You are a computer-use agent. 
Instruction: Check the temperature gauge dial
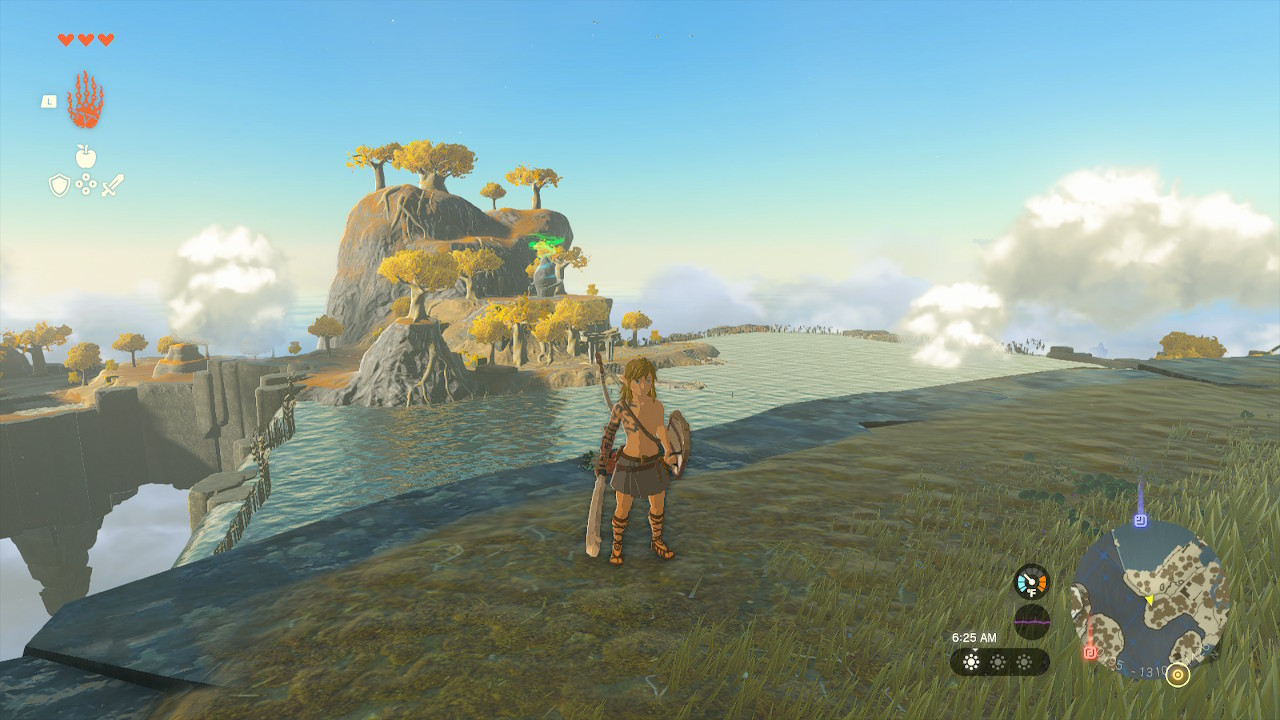click(1031, 581)
